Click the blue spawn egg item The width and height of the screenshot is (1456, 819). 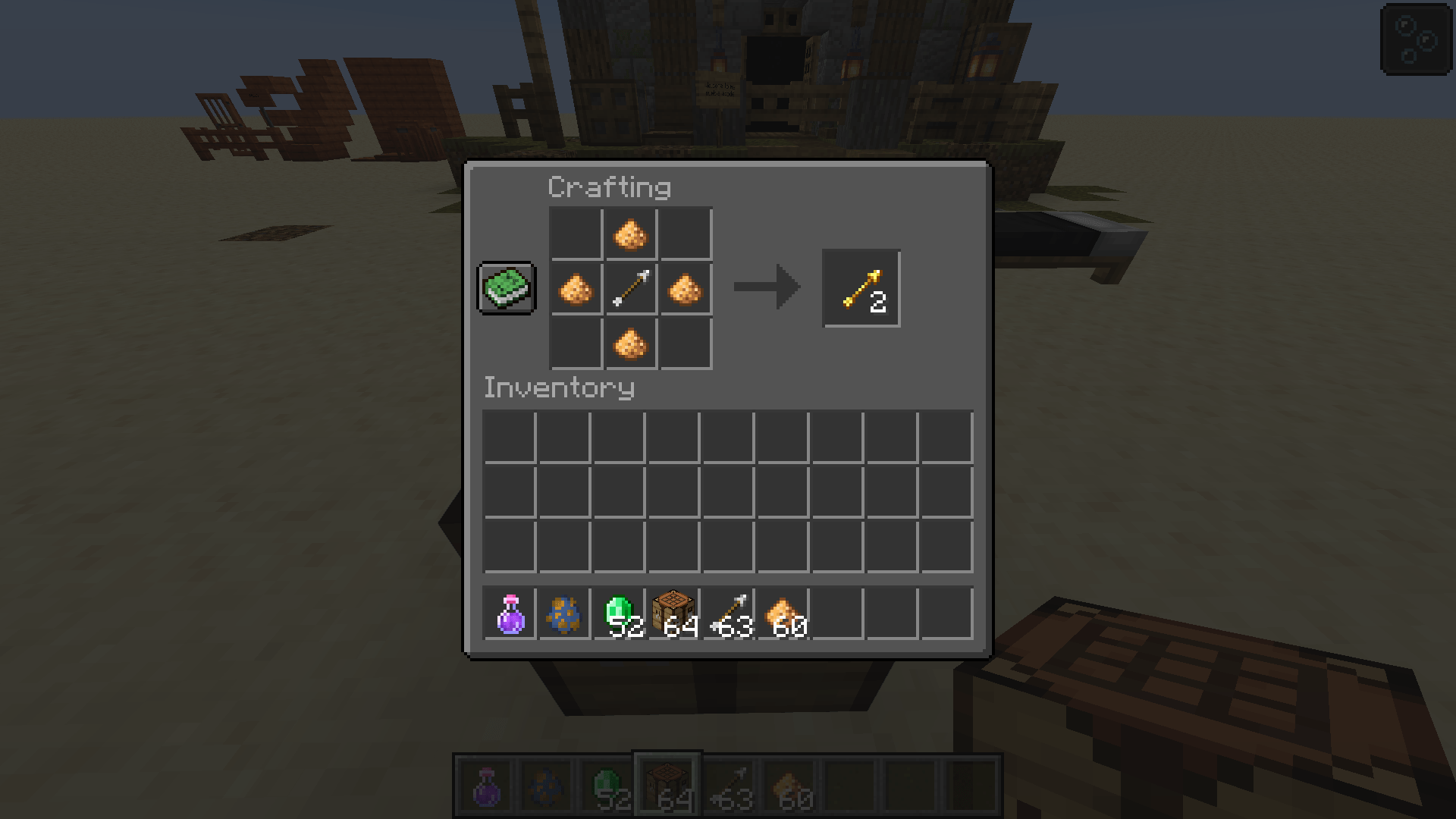point(564,613)
